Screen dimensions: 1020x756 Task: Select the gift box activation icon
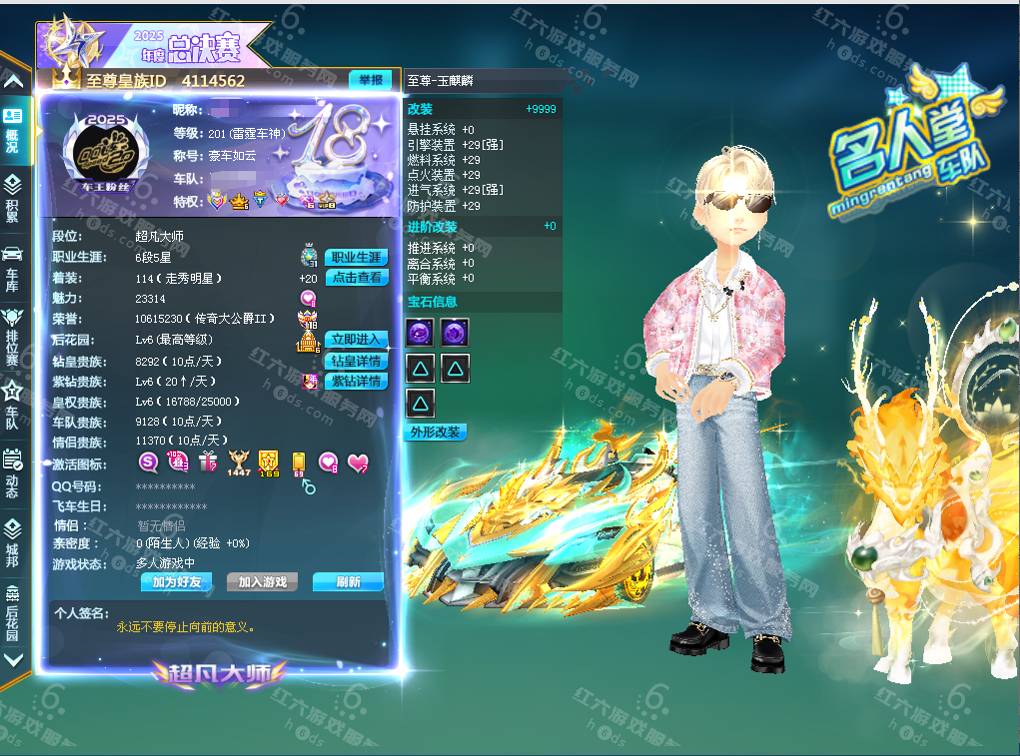pos(208,462)
